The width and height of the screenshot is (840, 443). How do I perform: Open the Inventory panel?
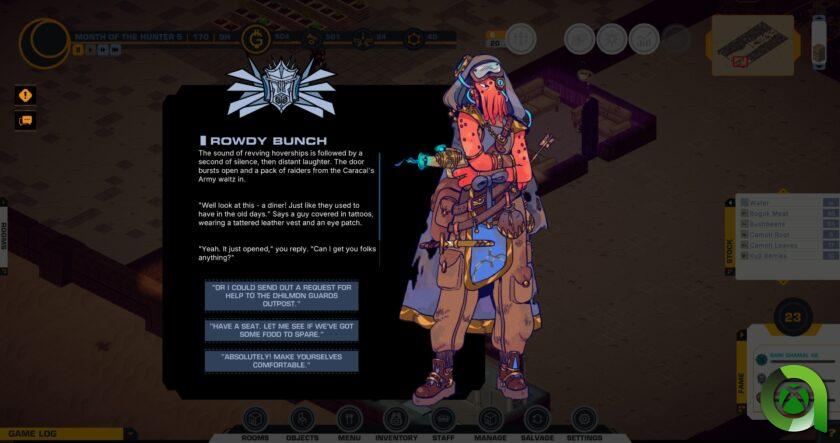pos(396,421)
